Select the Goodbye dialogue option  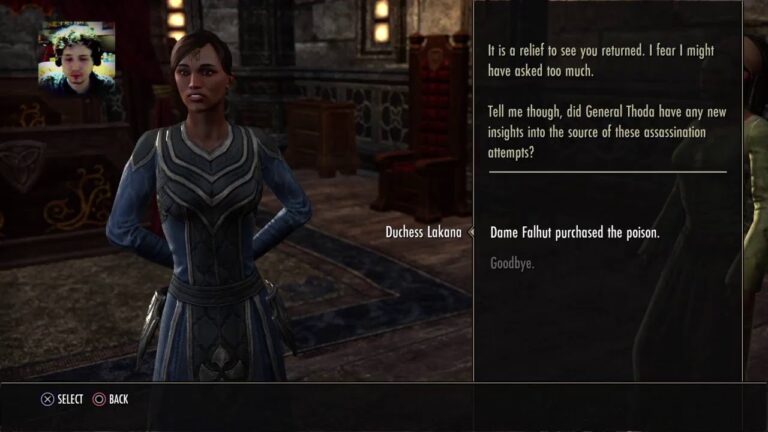pos(512,264)
